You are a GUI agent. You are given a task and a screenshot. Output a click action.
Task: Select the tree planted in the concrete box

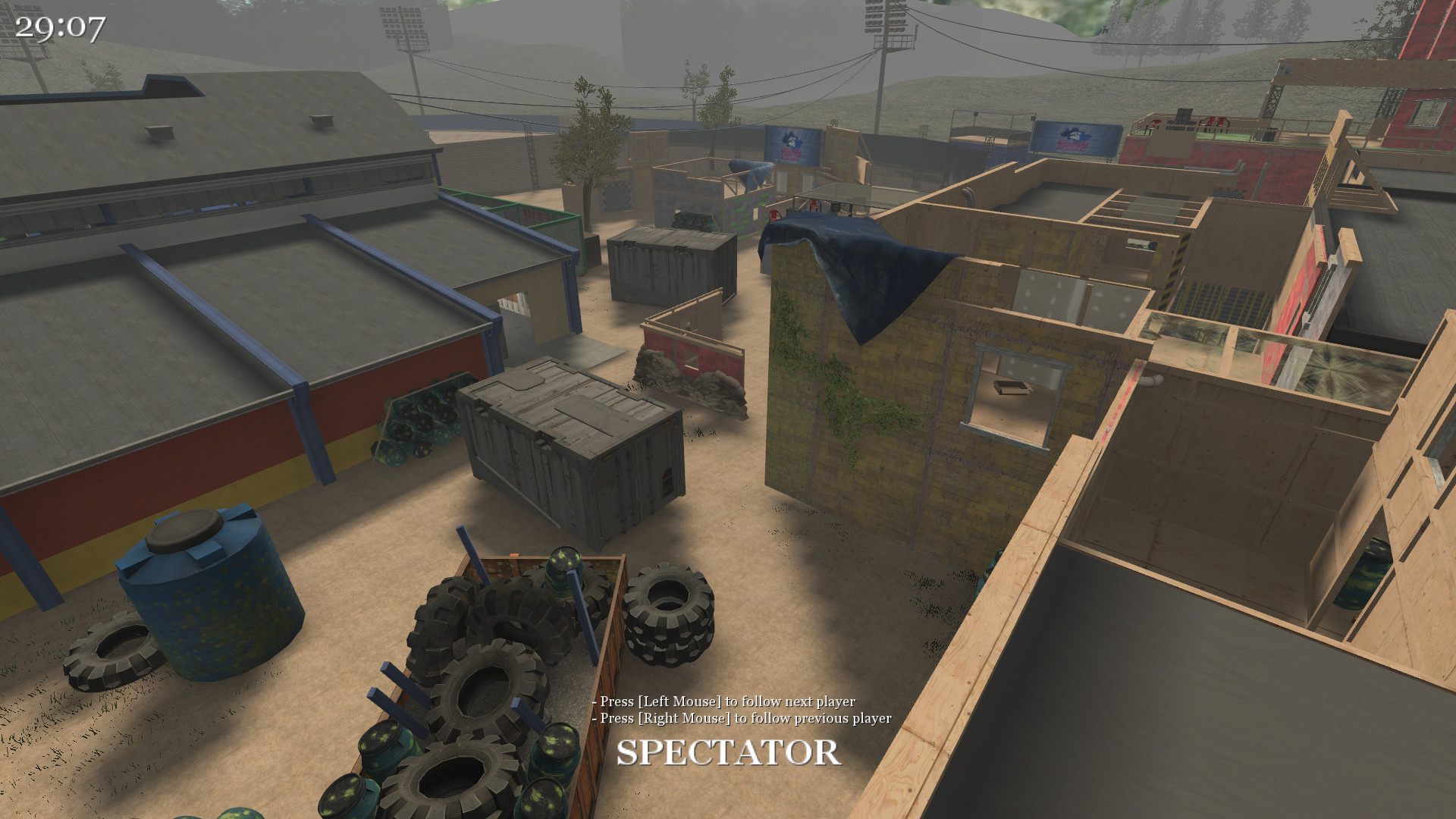point(588,159)
